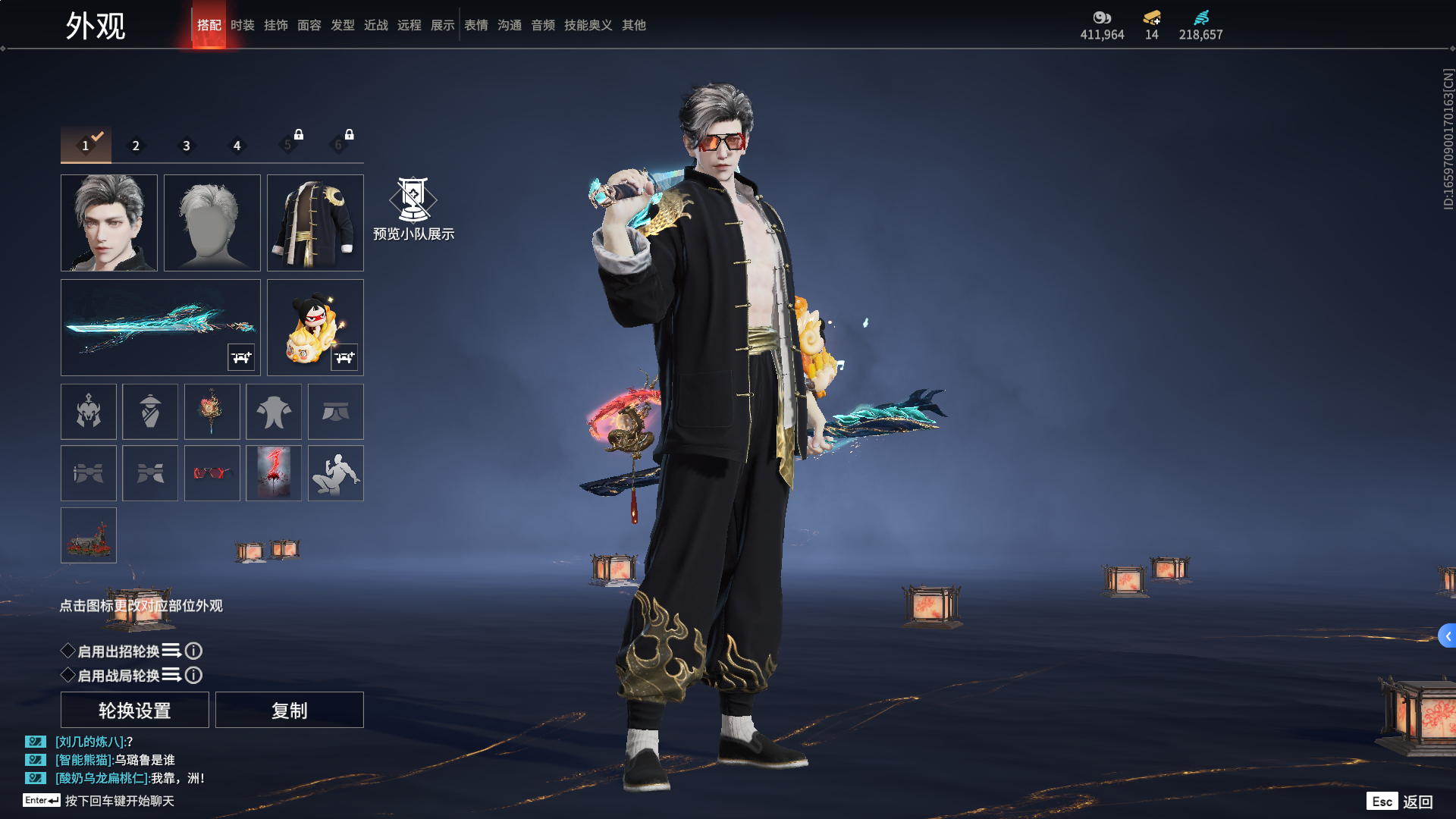Show the 技能奥义 skill tab

tap(588, 25)
